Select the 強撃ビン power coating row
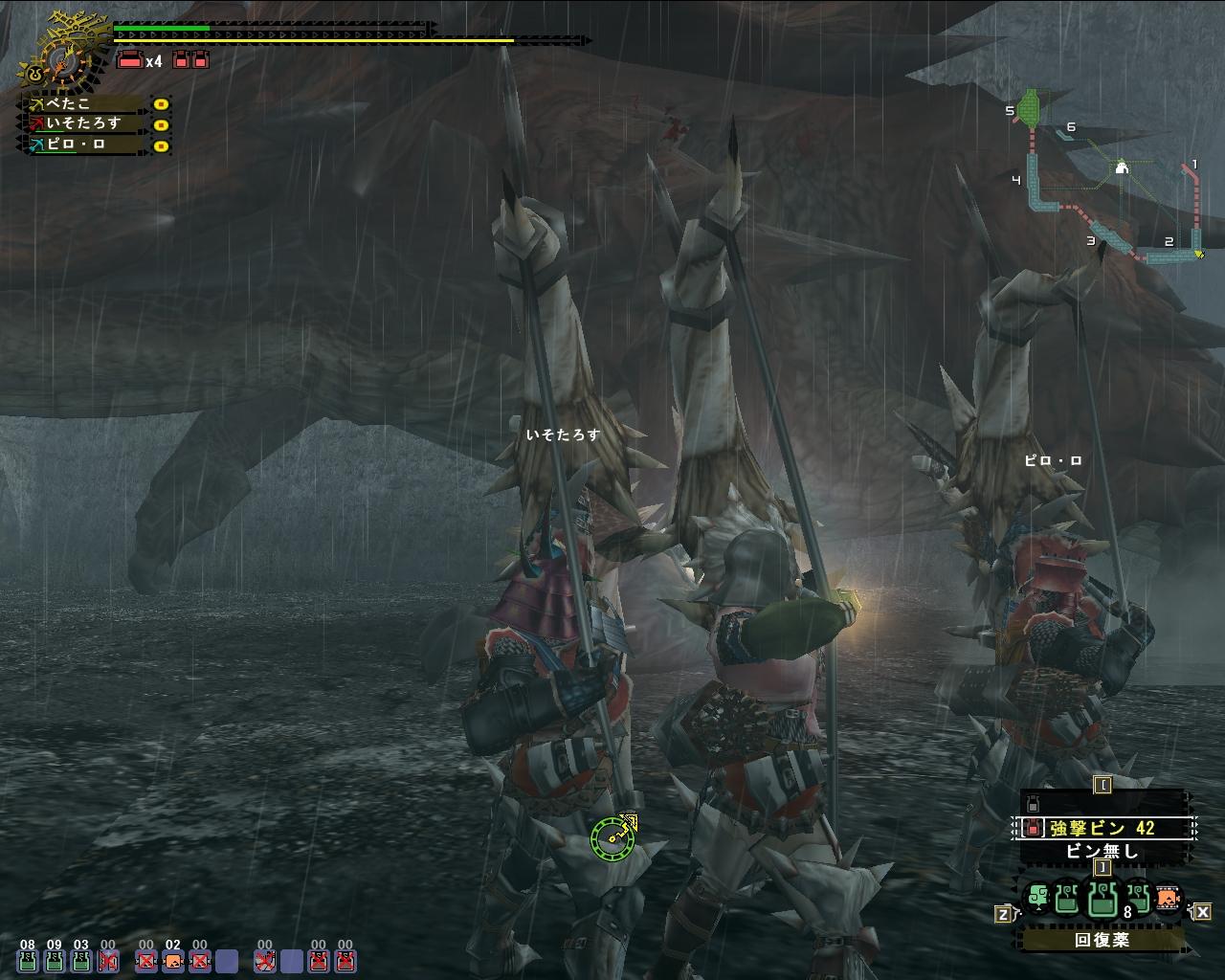 [x=1103, y=828]
